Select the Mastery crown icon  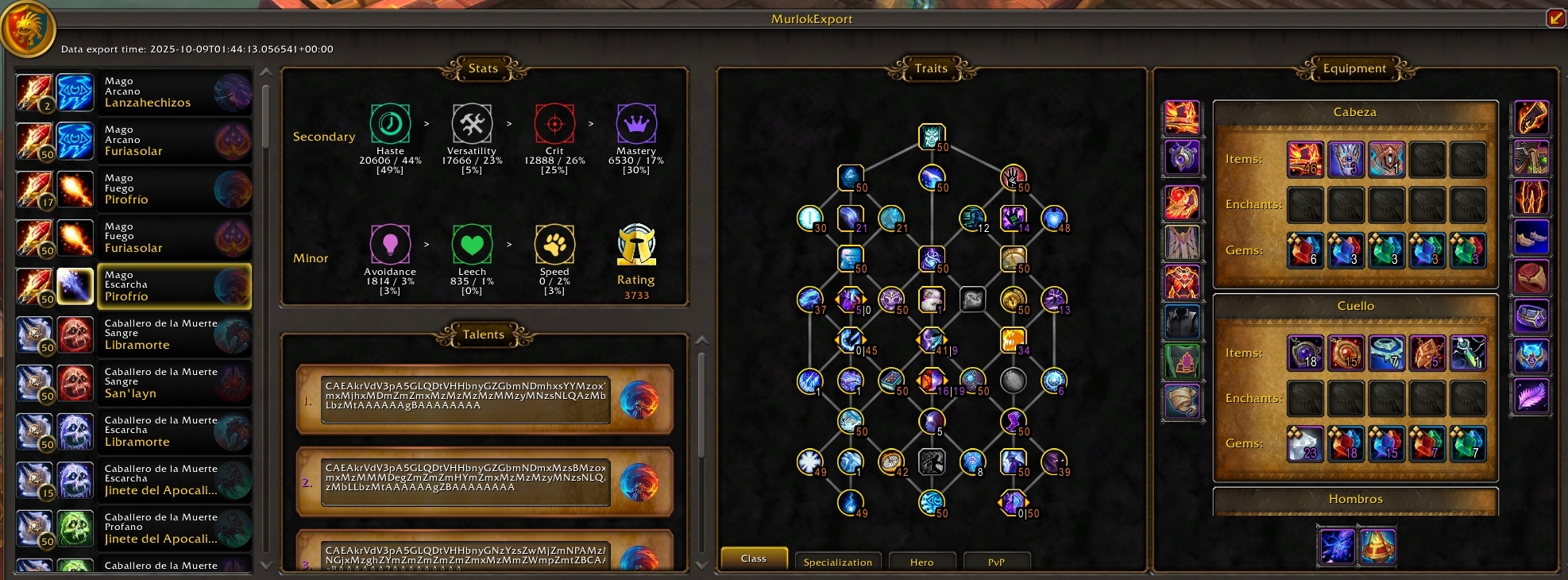click(x=636, y=124)
